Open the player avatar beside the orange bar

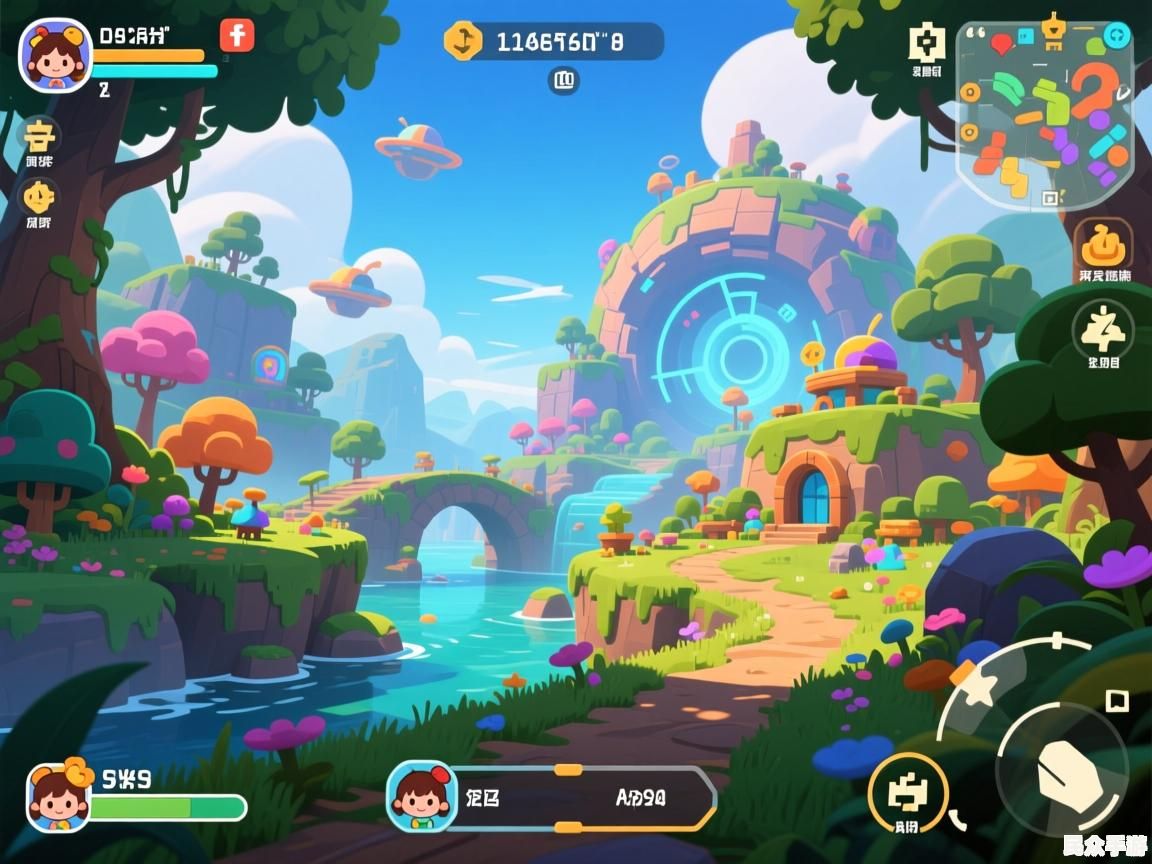tap(55, 55)
